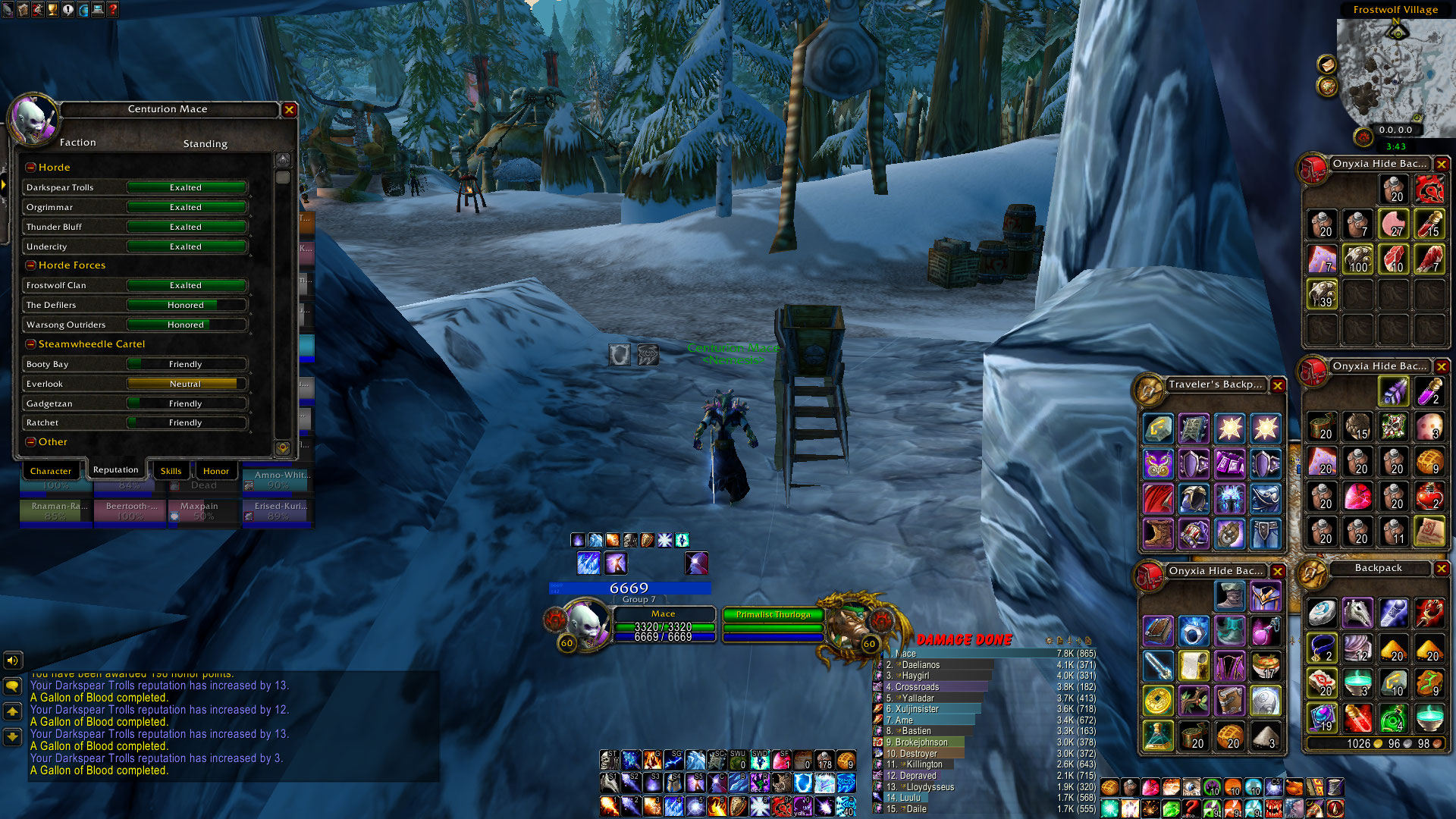Select Primalist Thurloga target frame
The height and width of the screenshot is (819, 1456).
(773, 615)
